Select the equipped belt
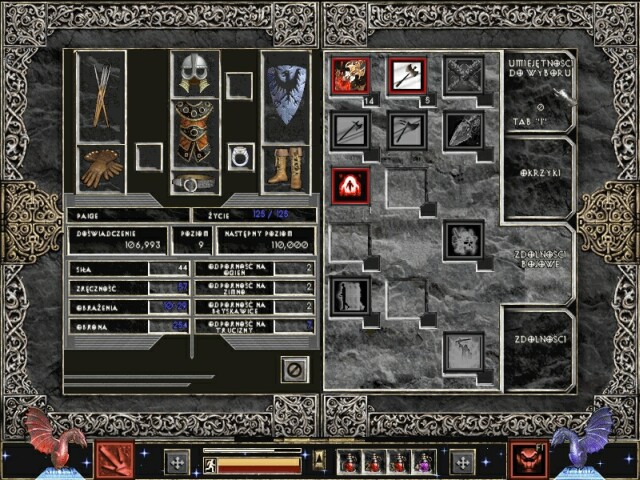 click(195, 182)
